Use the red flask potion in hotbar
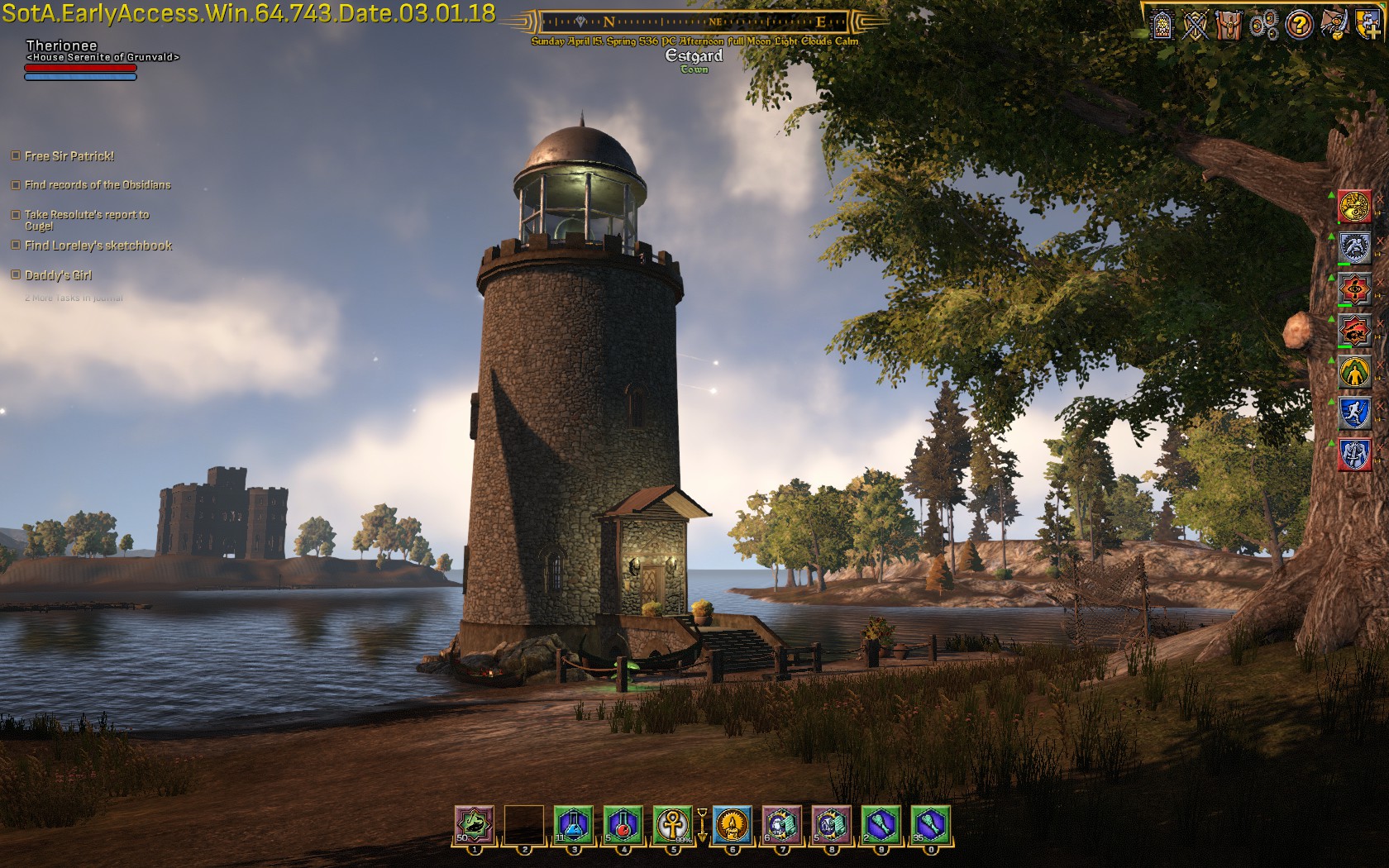This screenshot has height=868, width=1389. tap(623, 824)
